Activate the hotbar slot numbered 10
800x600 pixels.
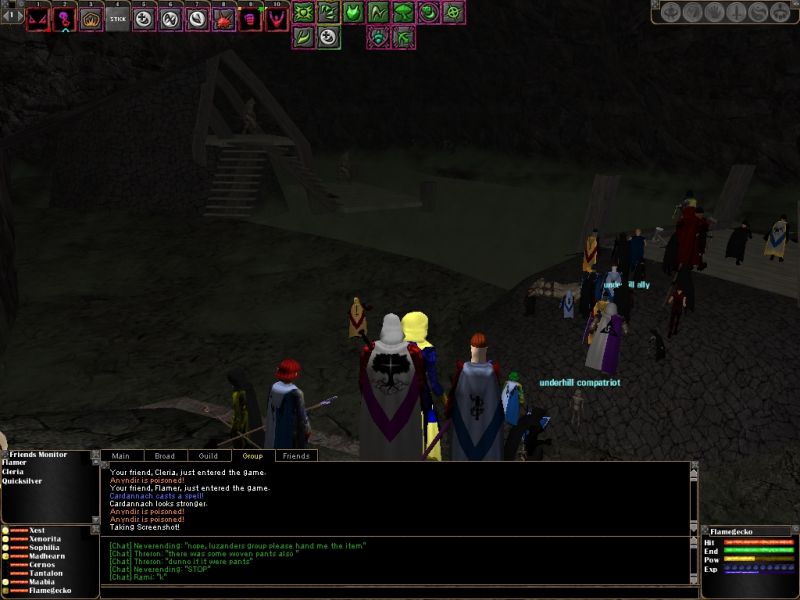[x=275, y=18]
